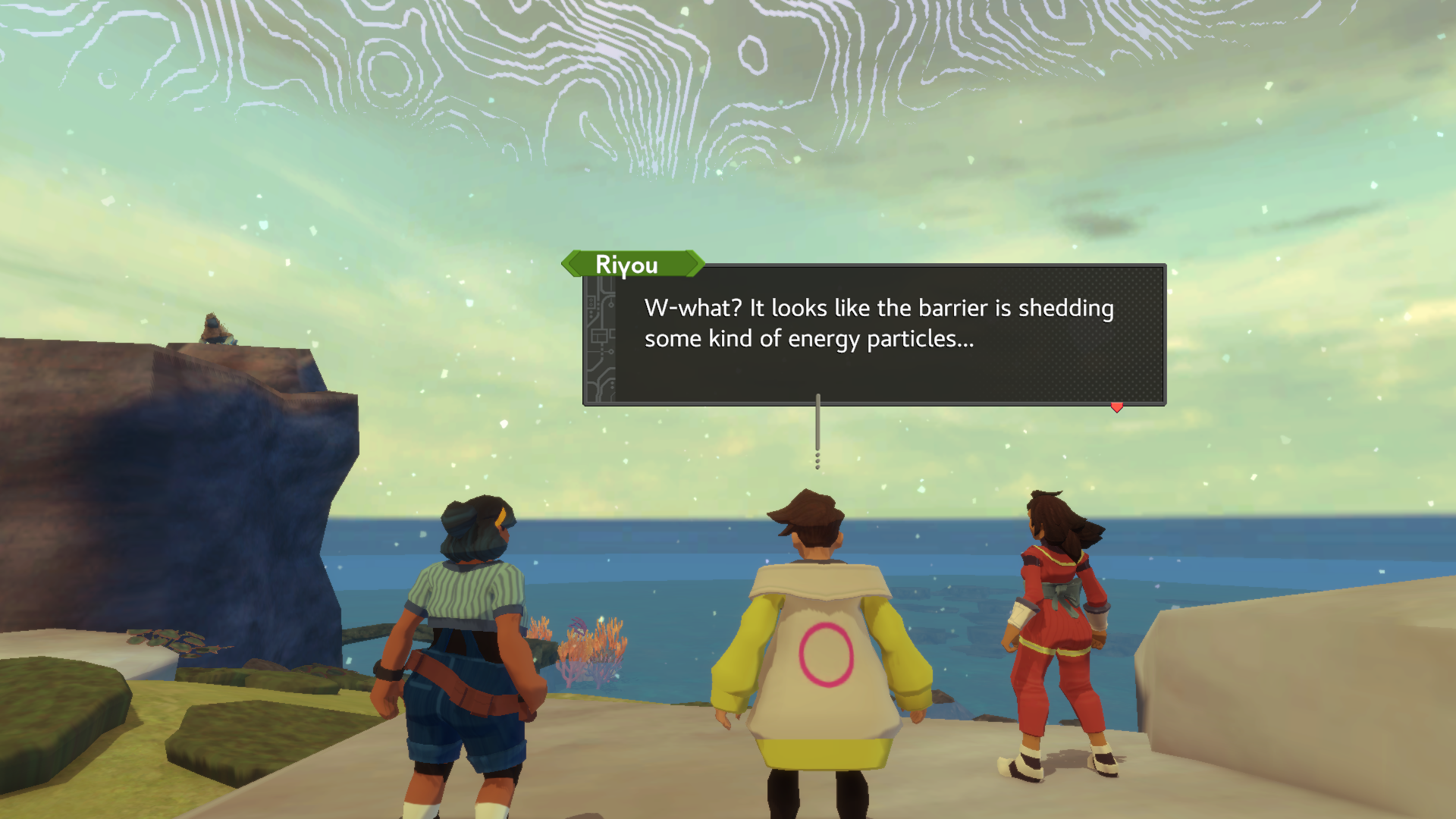1456x819 pixels.
Task: Click the red advance-dialogue arrow
Action: click(1116, 406)
